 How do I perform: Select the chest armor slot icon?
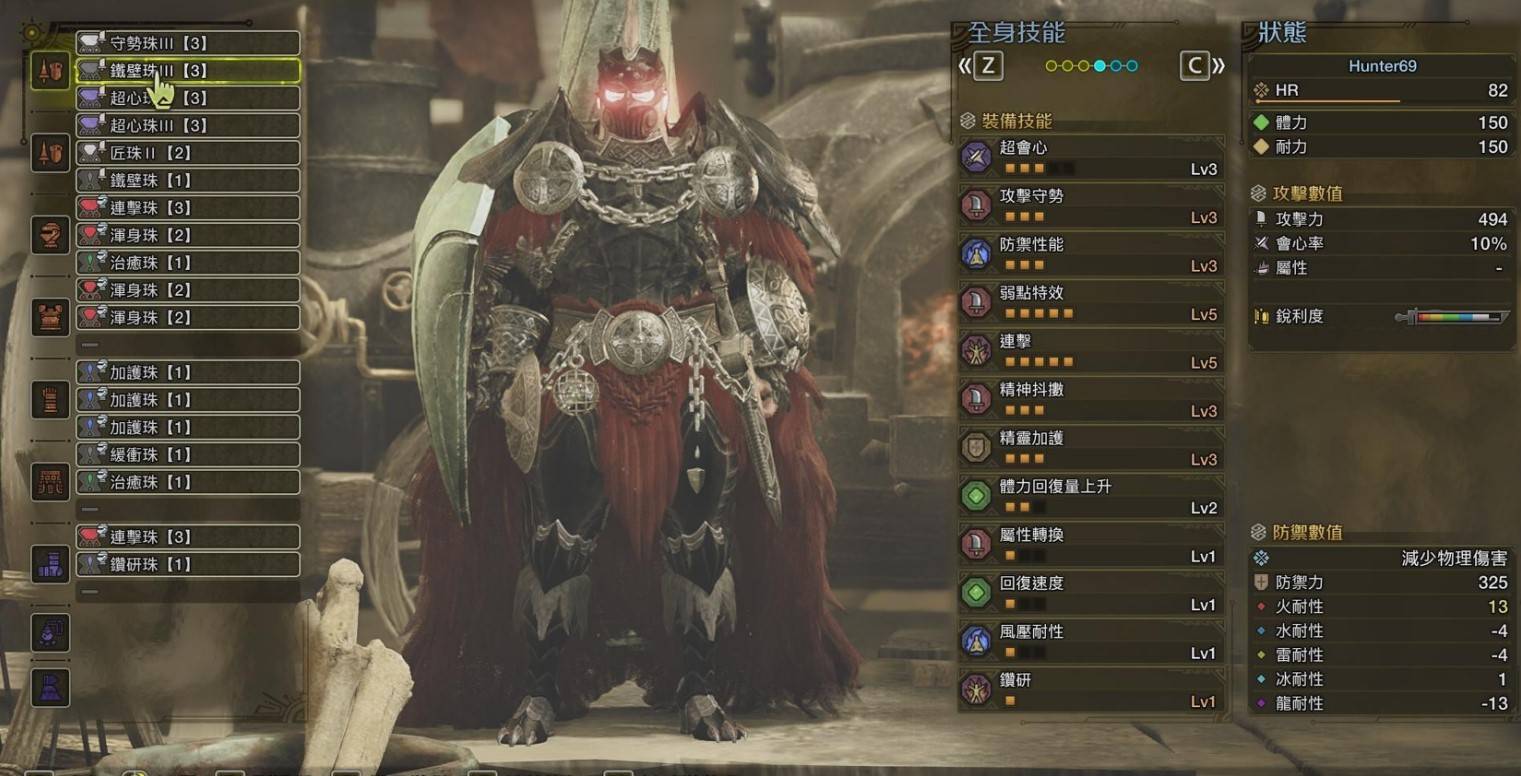[x=50, y=317]
